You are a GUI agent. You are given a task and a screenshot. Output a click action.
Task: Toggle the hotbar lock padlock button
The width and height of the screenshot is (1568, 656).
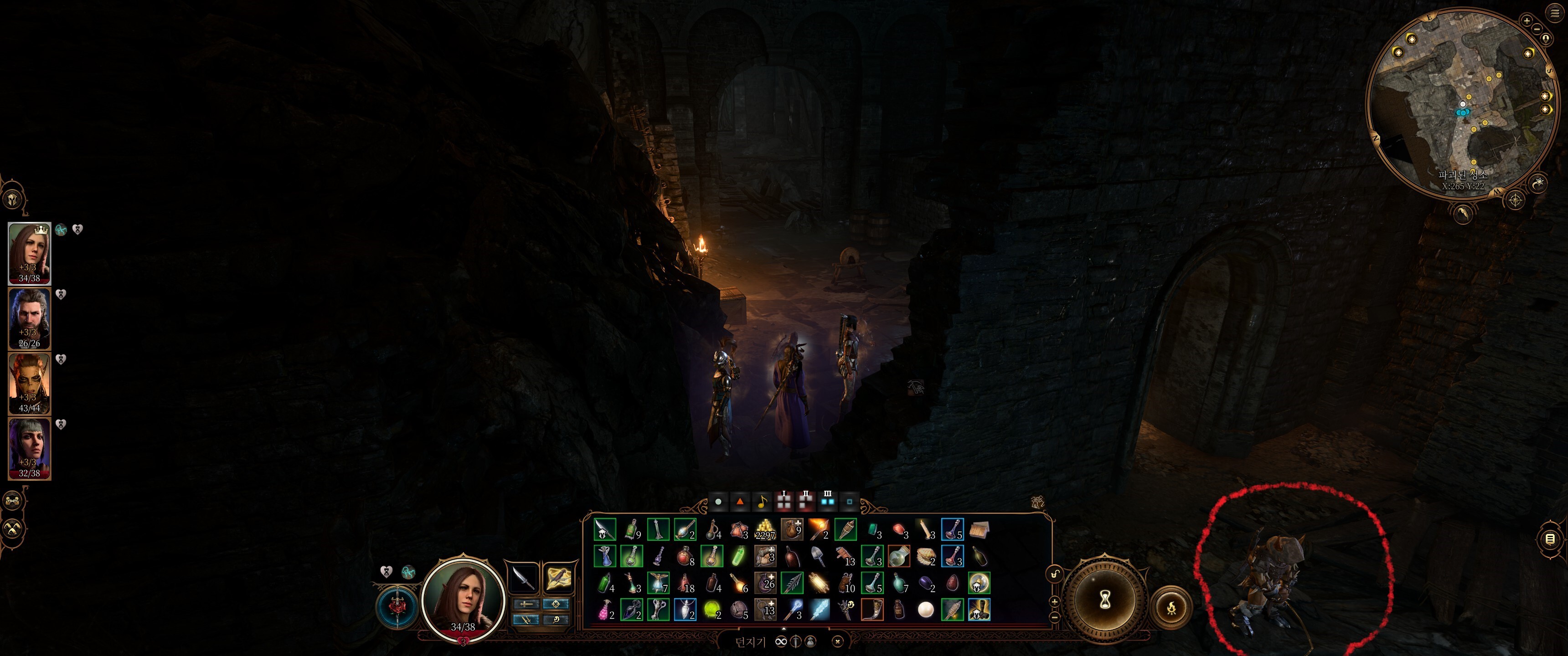pyautogui.click(x=1054, y=574)
